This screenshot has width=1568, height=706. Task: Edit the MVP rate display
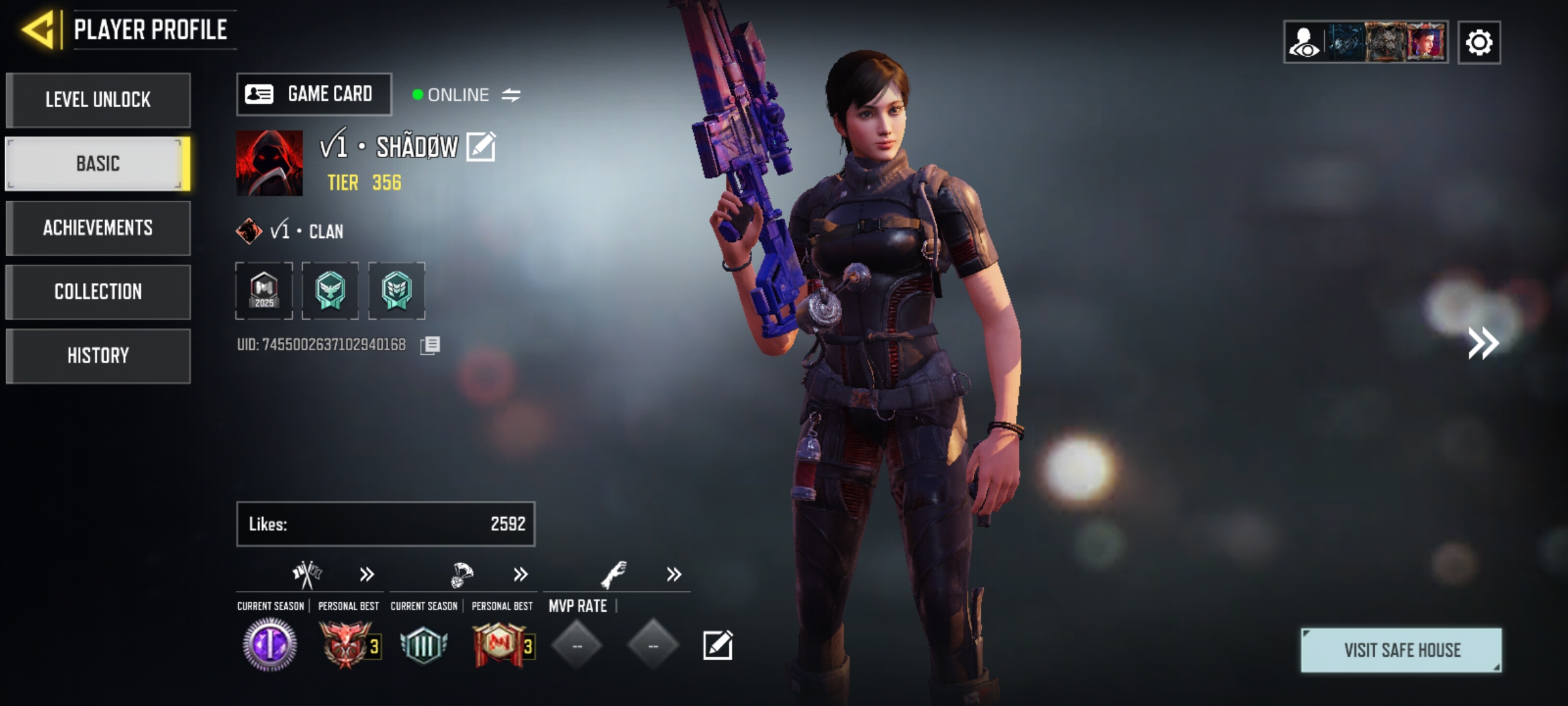[717, 646]
